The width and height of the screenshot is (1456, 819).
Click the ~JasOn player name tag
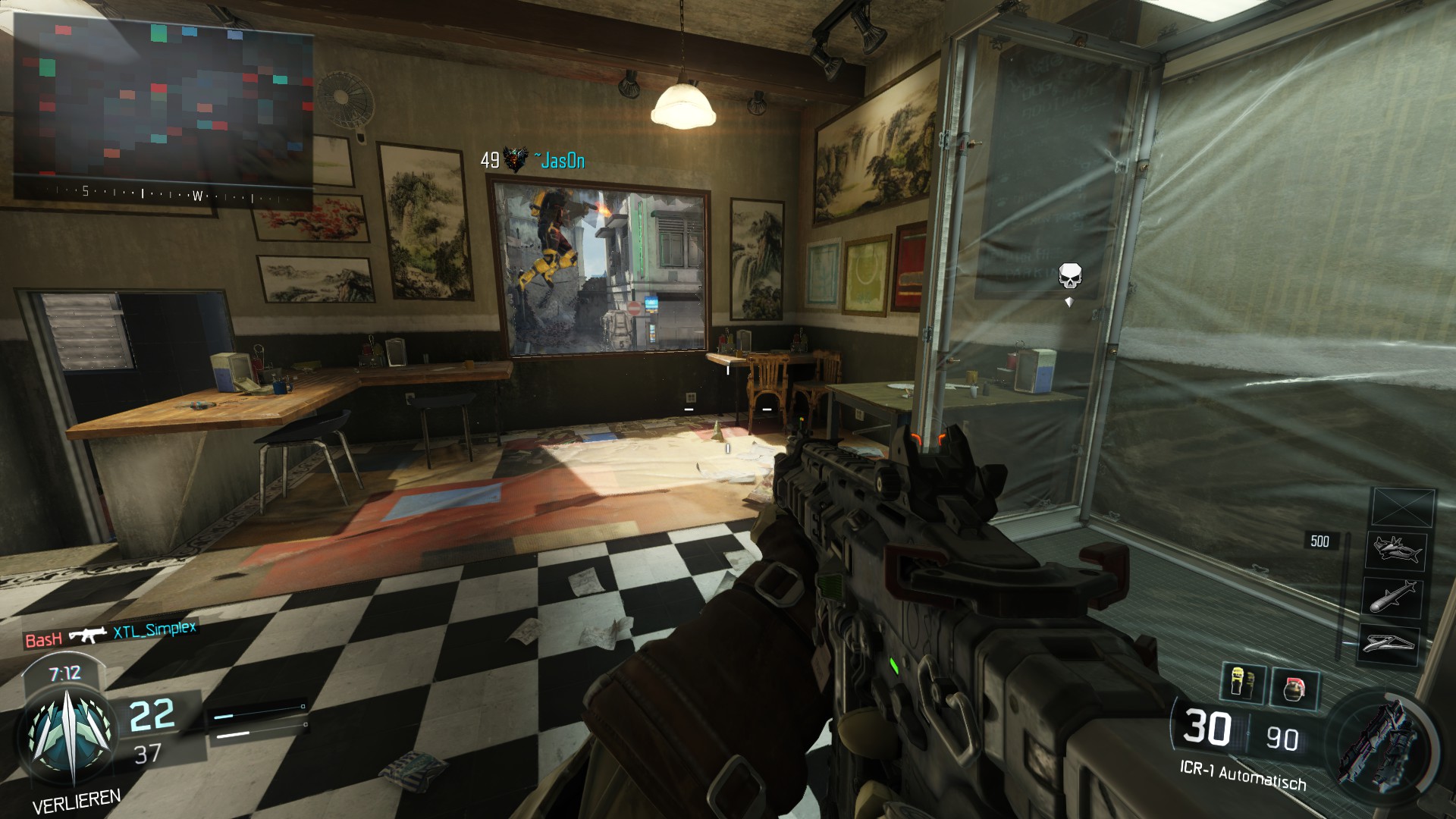tap(559, 161)
